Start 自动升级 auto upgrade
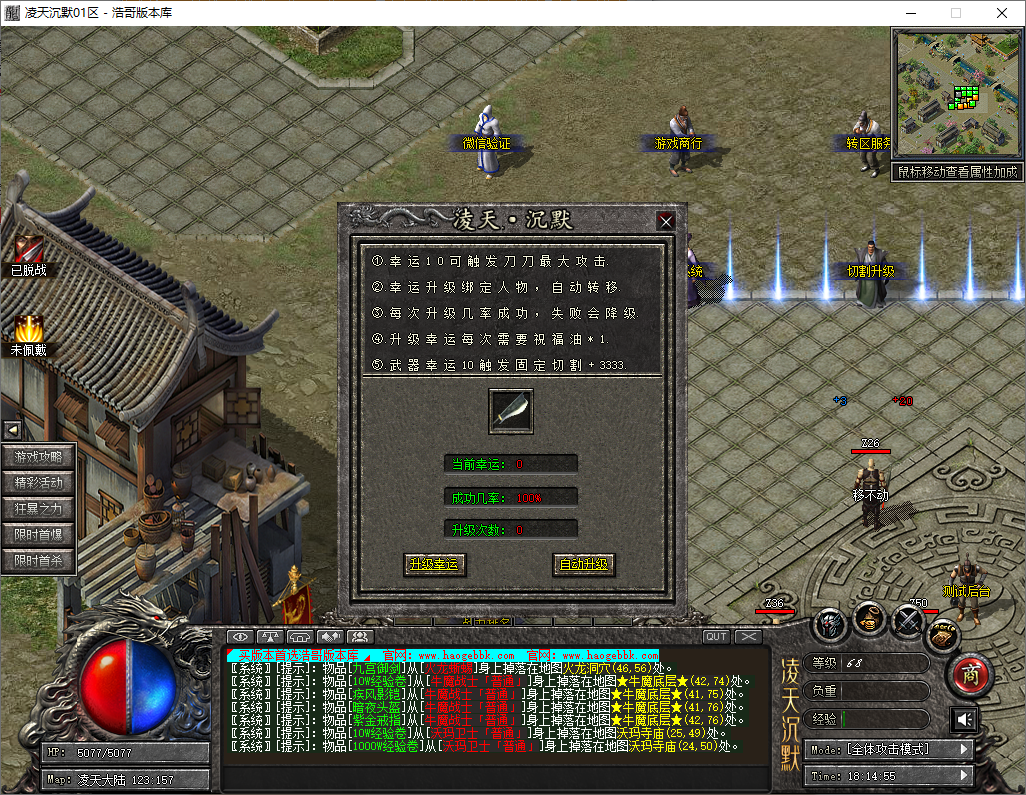Viewport: 1026px width, 795px height. 583,564
